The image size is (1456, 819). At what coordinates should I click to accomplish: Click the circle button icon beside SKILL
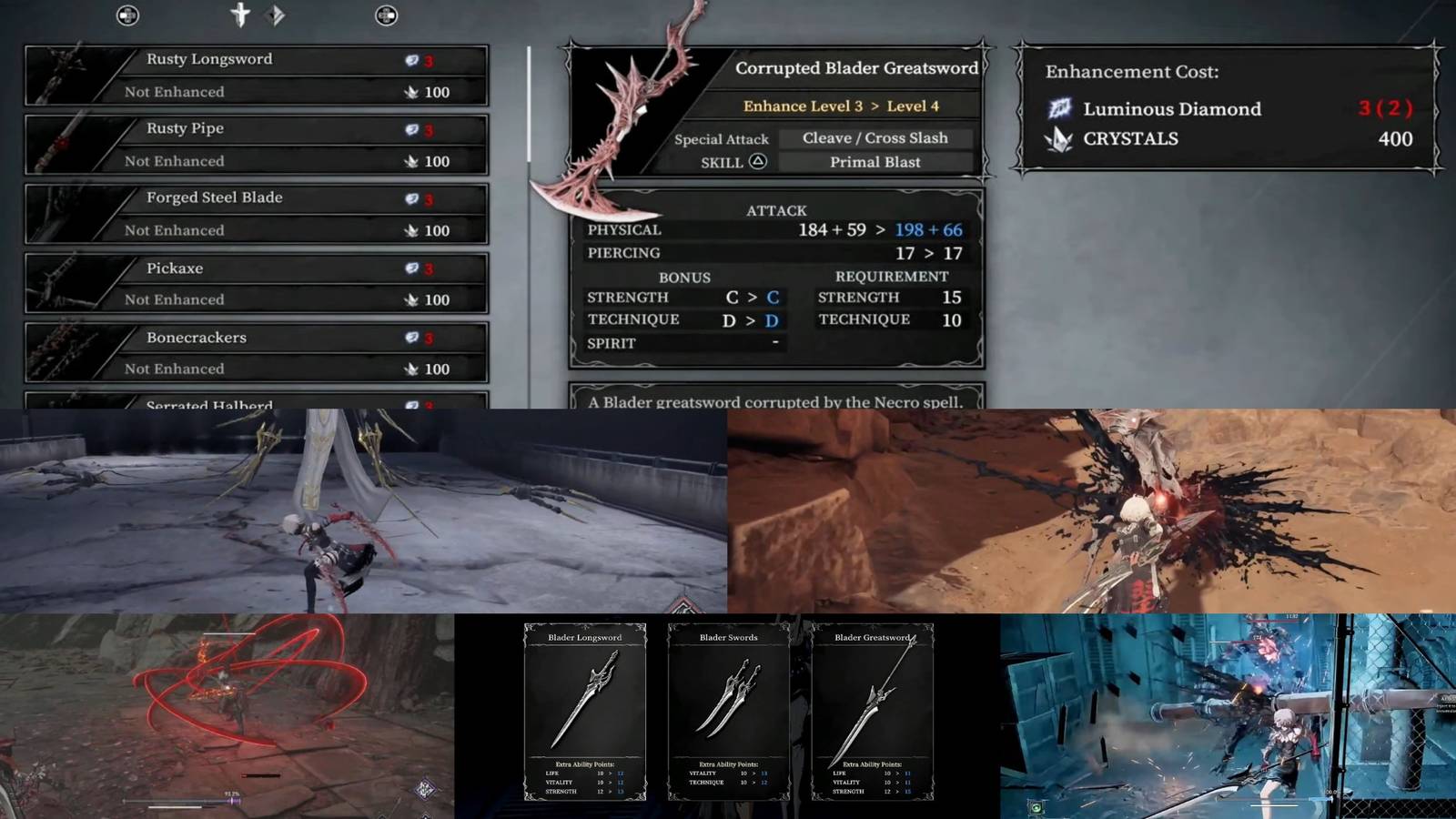coord(756,161)
